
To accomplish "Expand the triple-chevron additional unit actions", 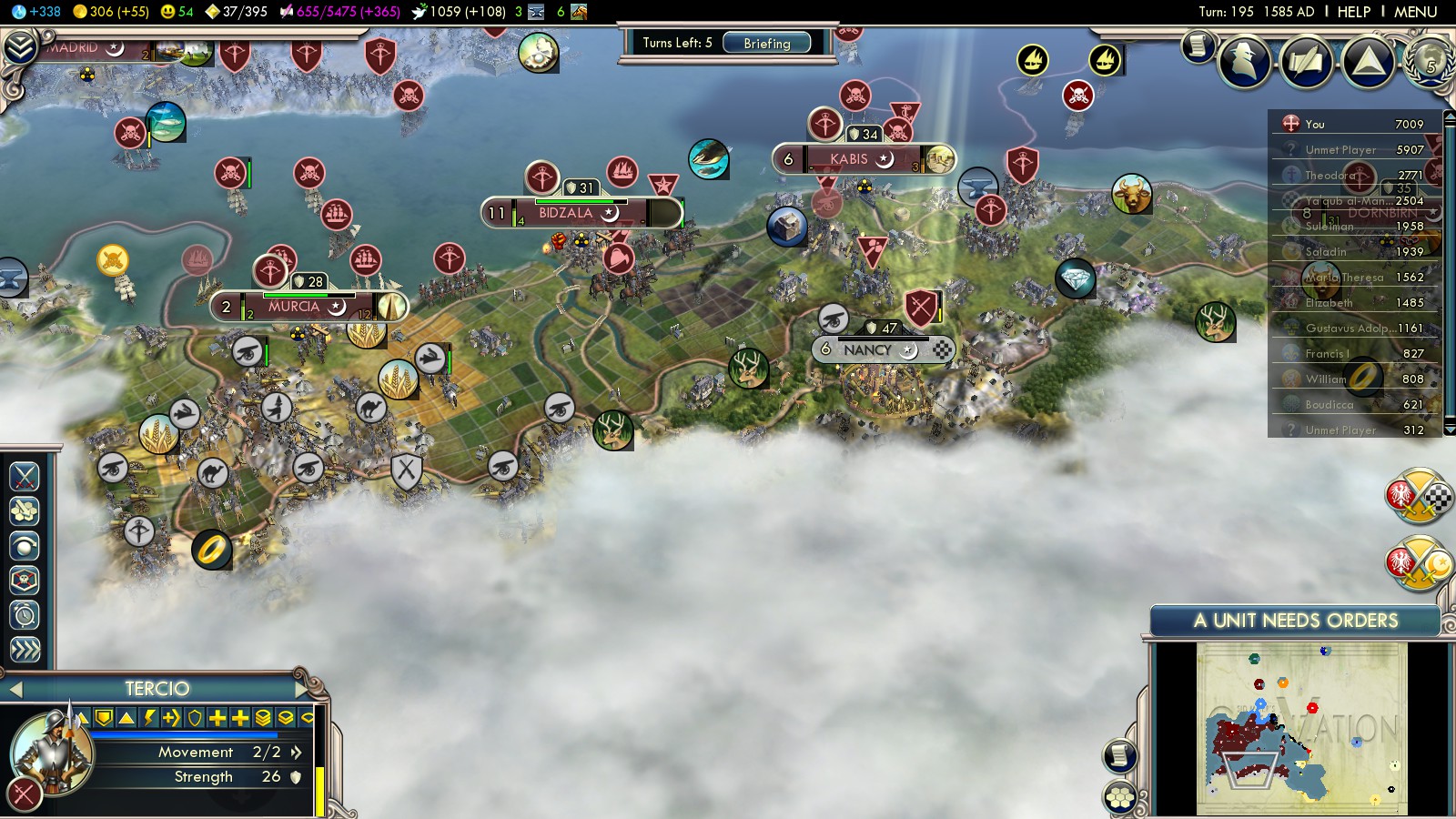I will 25,650.
